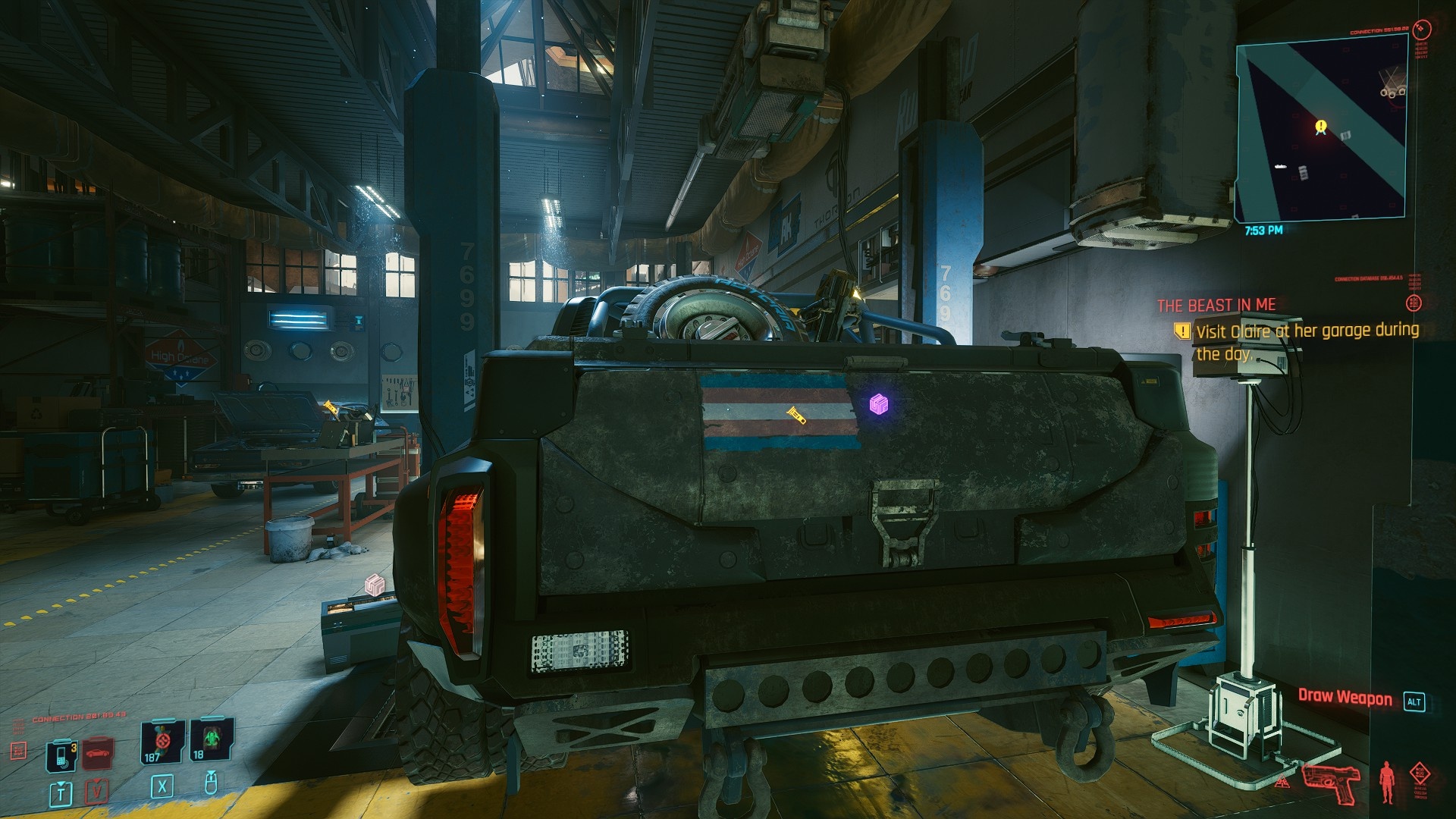Select the red body silhouette indicator
The height and width of the screenshot is (819, 1456).
[1387, 781]
